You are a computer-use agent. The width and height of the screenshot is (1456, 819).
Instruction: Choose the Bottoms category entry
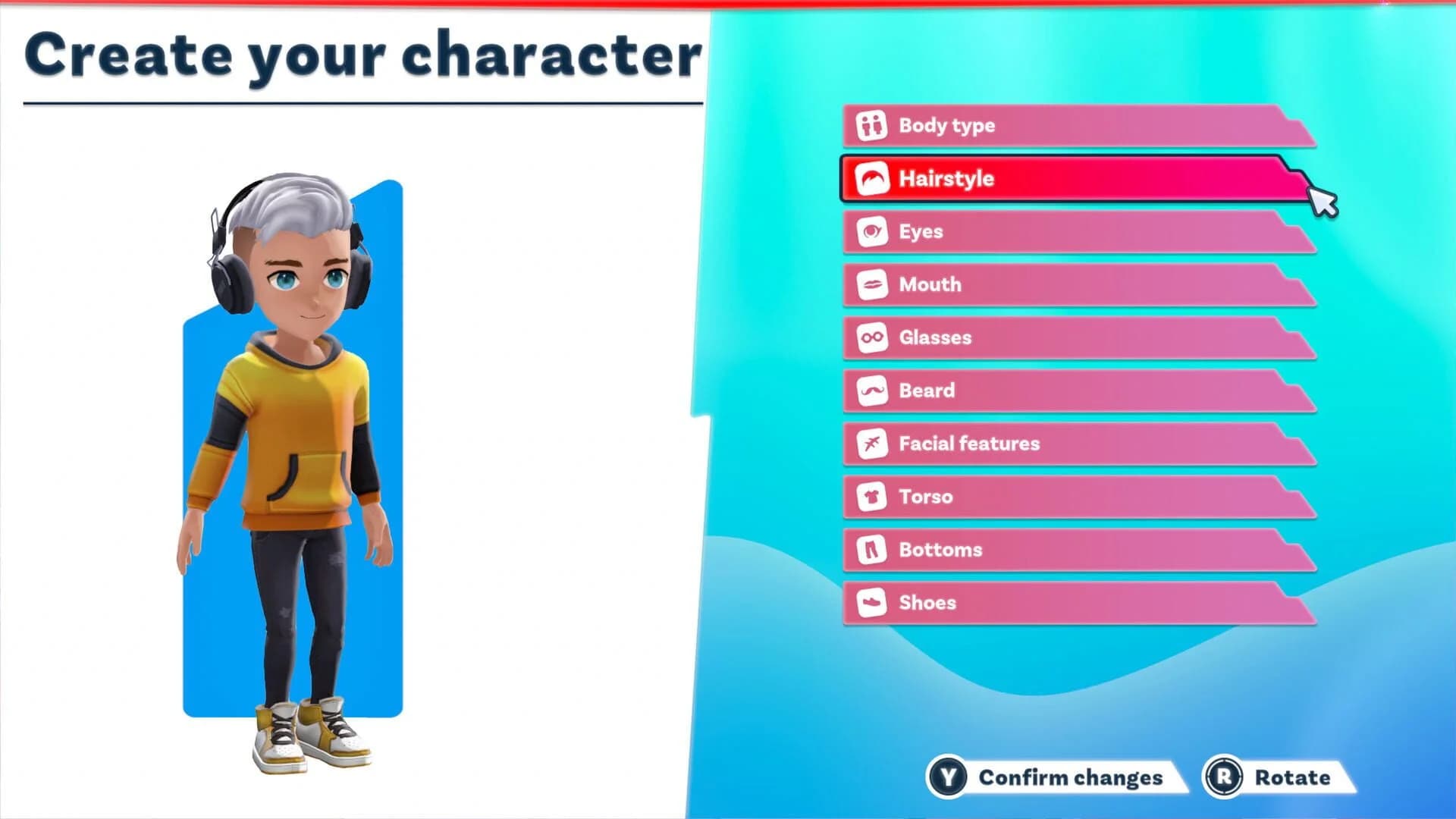[1062, 550]
